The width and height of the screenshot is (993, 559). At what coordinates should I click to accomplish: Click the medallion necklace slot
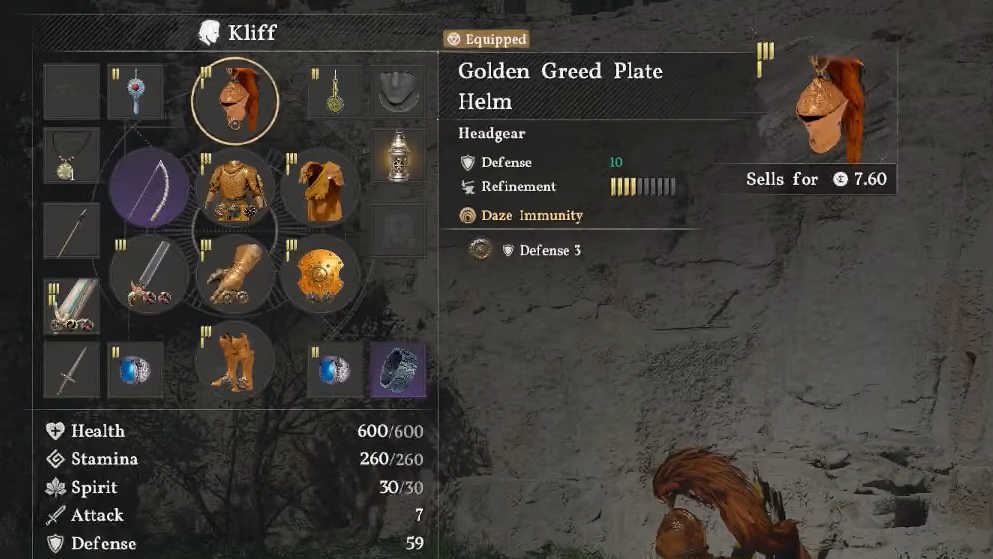[72, 156]
